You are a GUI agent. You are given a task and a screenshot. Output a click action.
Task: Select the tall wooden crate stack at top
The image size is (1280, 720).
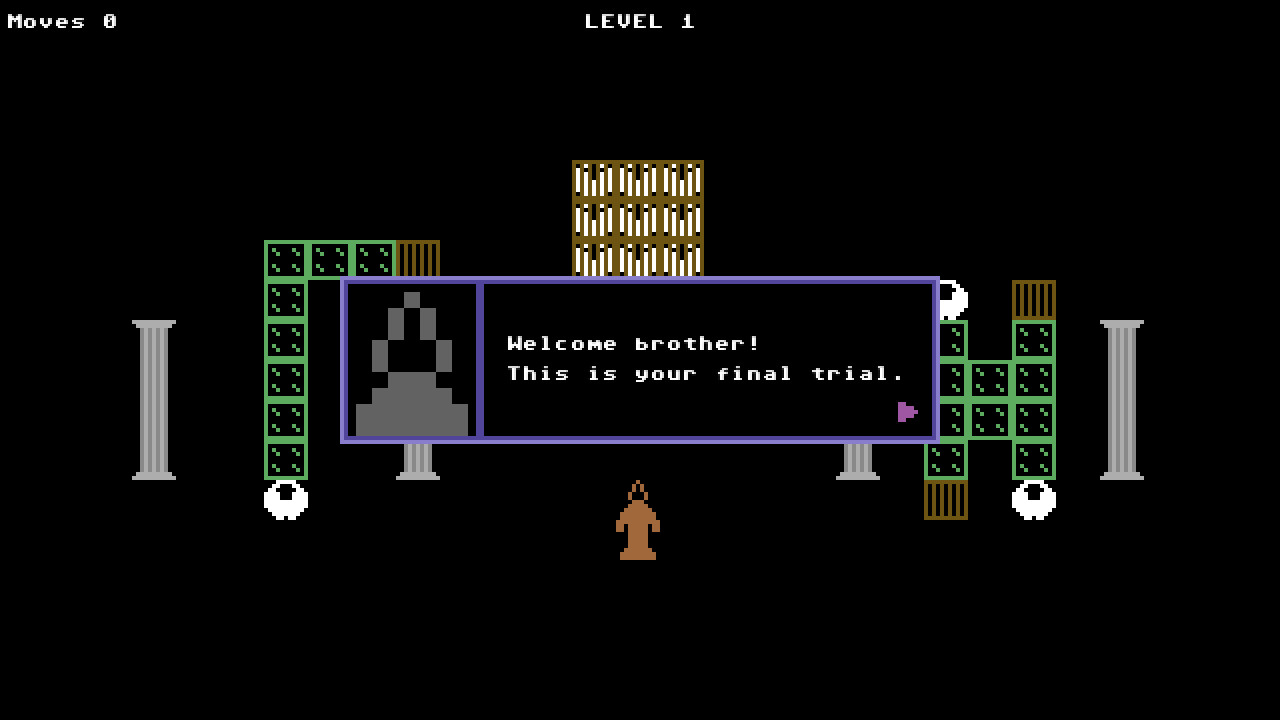(638, 215)
